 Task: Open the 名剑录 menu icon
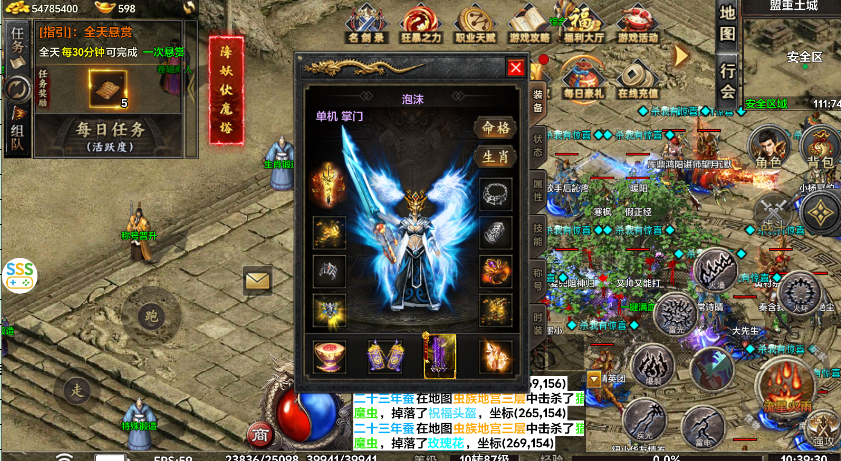point(367,23)
